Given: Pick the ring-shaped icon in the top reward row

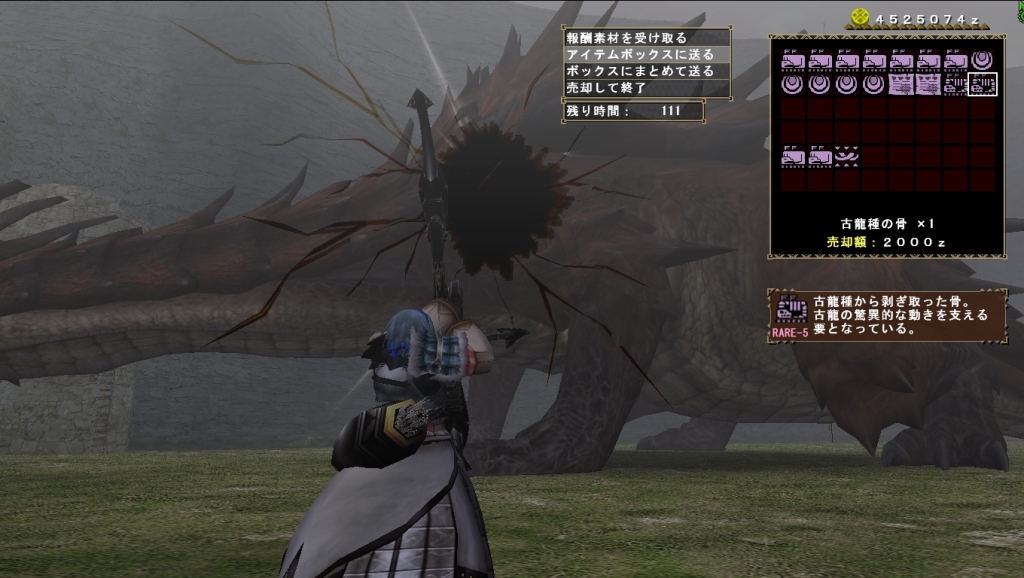Looking at the screenshot, I should (x=982, y=60).
